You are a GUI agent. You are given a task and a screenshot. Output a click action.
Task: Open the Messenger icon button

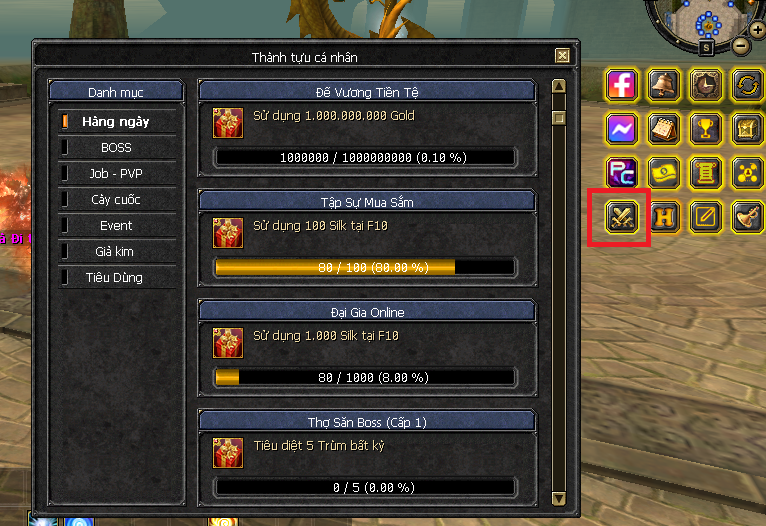point(622,129)
